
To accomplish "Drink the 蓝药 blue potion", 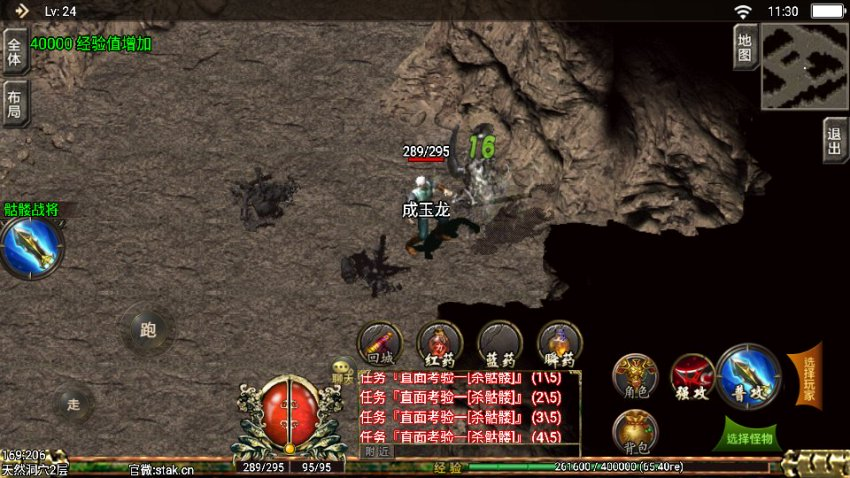I will click(x=500, y=343).
